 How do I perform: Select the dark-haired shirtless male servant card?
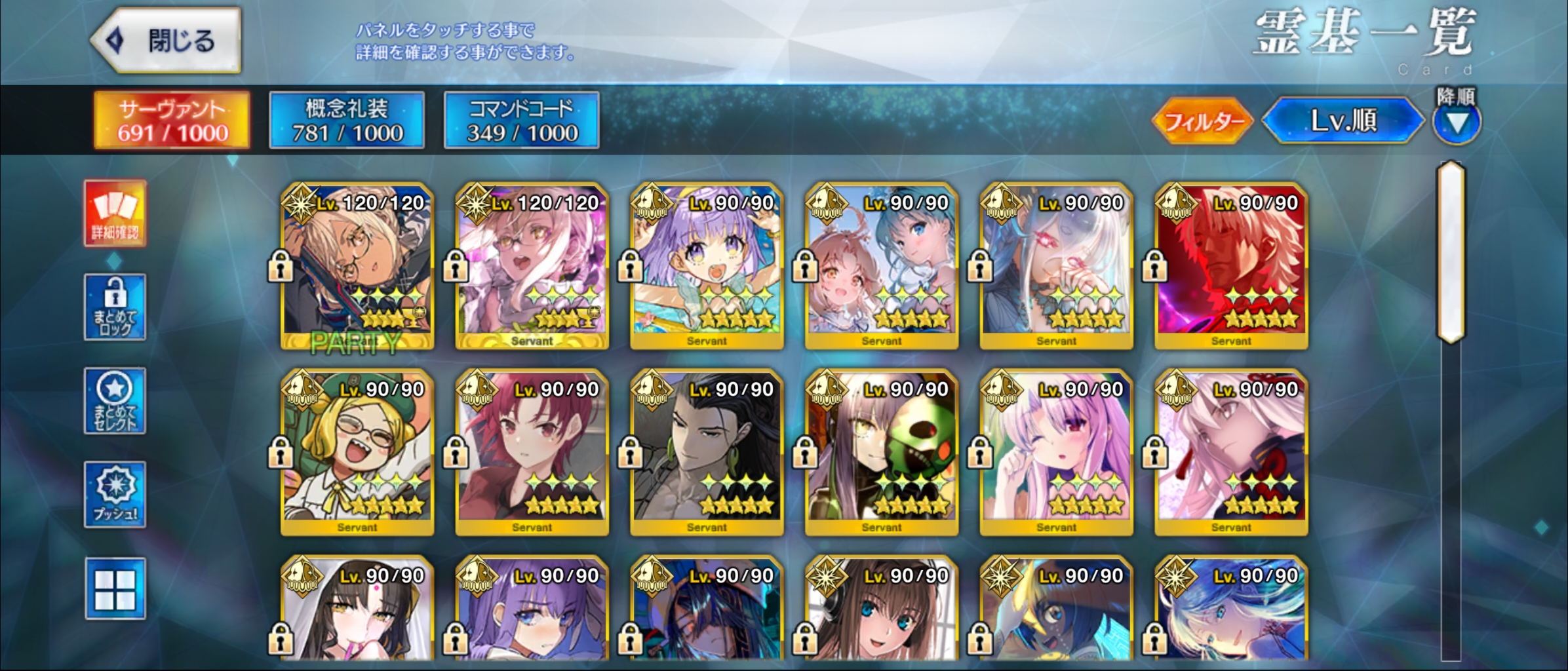(x=707, y=452)
